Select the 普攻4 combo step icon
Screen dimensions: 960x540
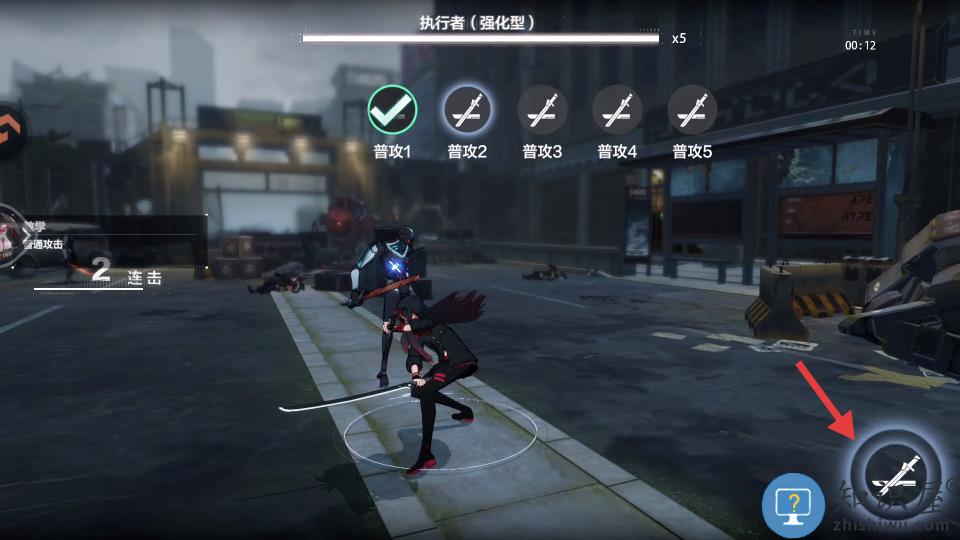617,110
